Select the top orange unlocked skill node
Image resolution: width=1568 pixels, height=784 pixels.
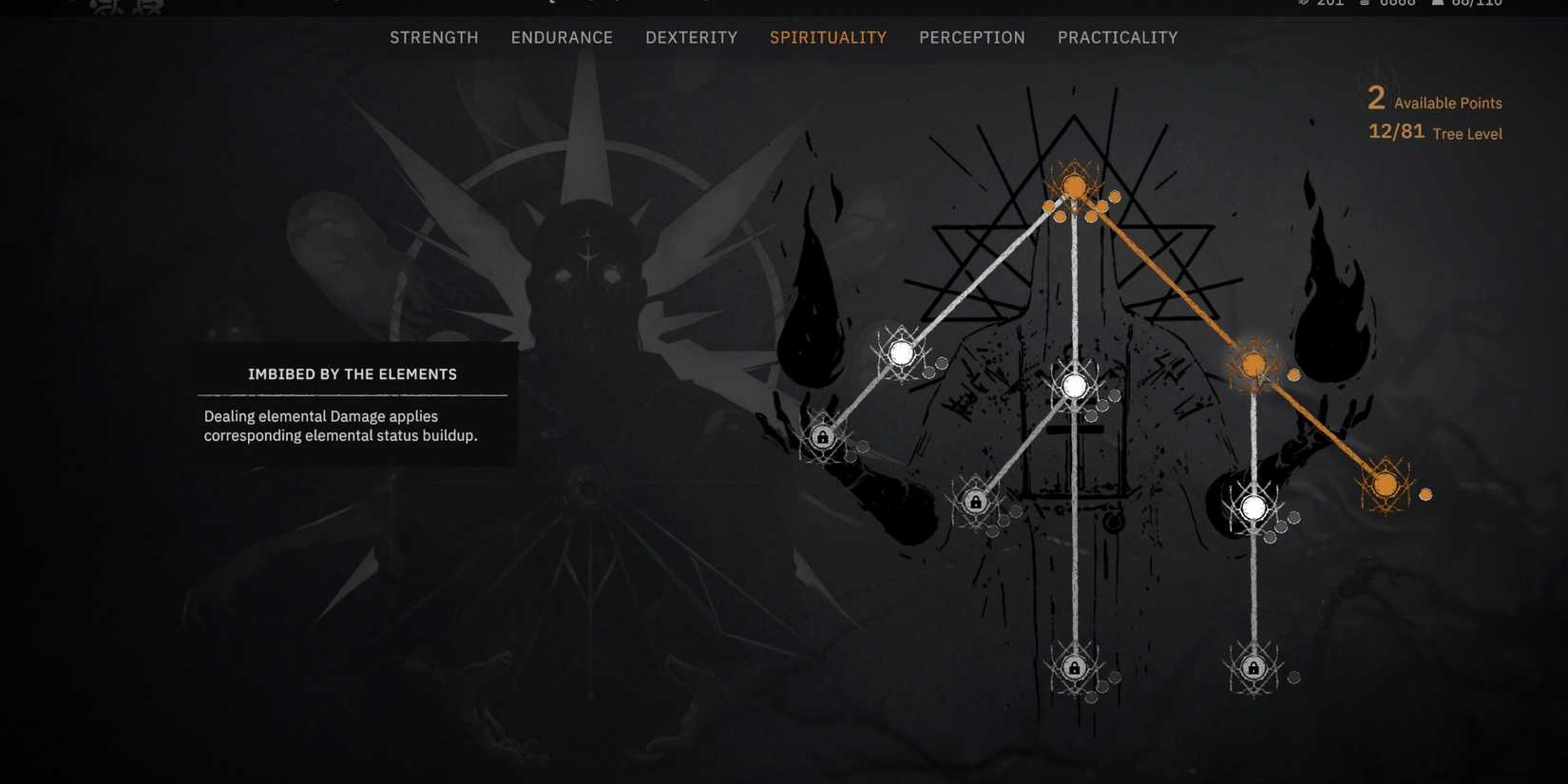1074,187
